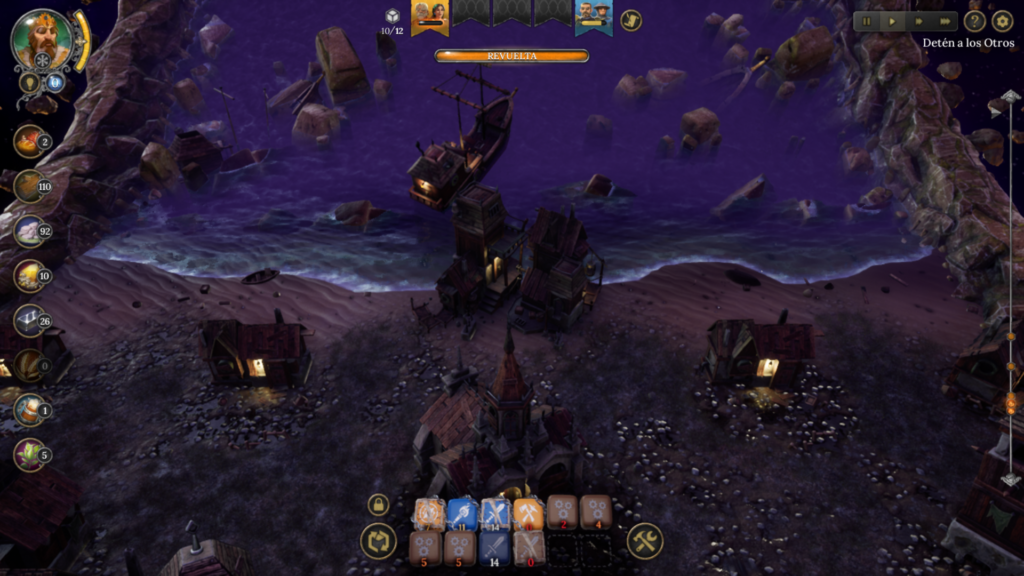
Task: Select the orange crossed hammers die
Action: coord(528,513)
